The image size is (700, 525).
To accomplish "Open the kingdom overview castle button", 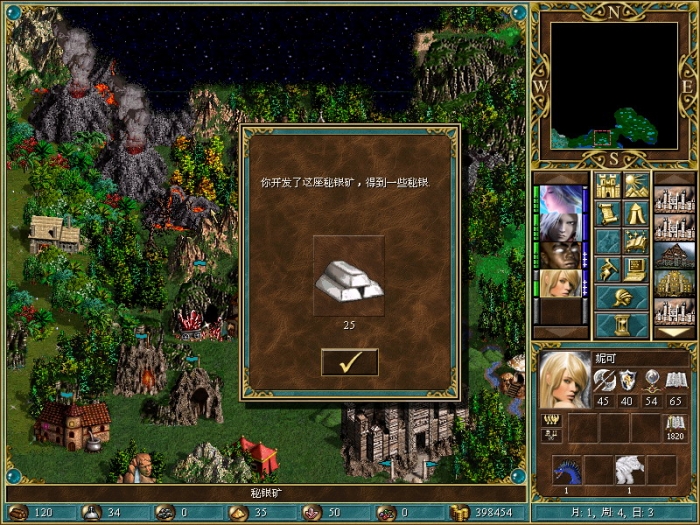I will point(608,186).
